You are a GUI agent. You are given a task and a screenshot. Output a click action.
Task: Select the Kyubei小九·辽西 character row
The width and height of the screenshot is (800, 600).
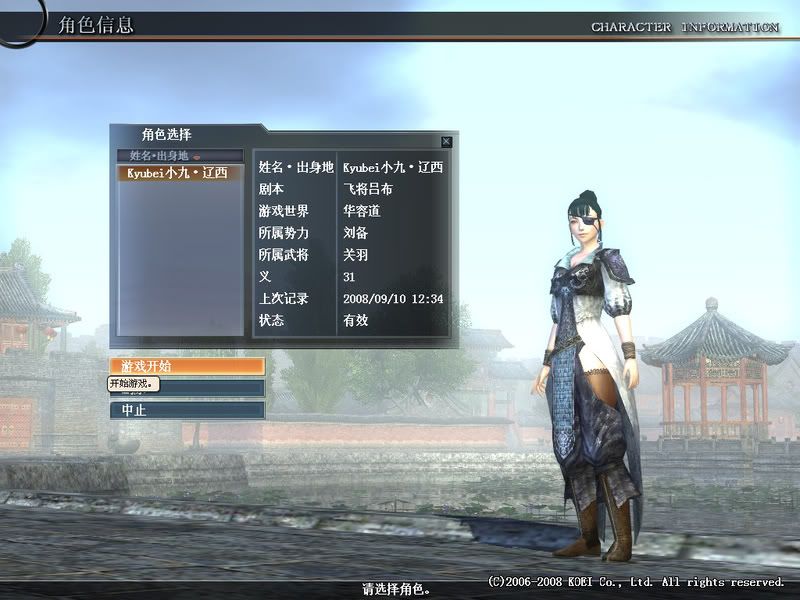[x=179, y=173]
